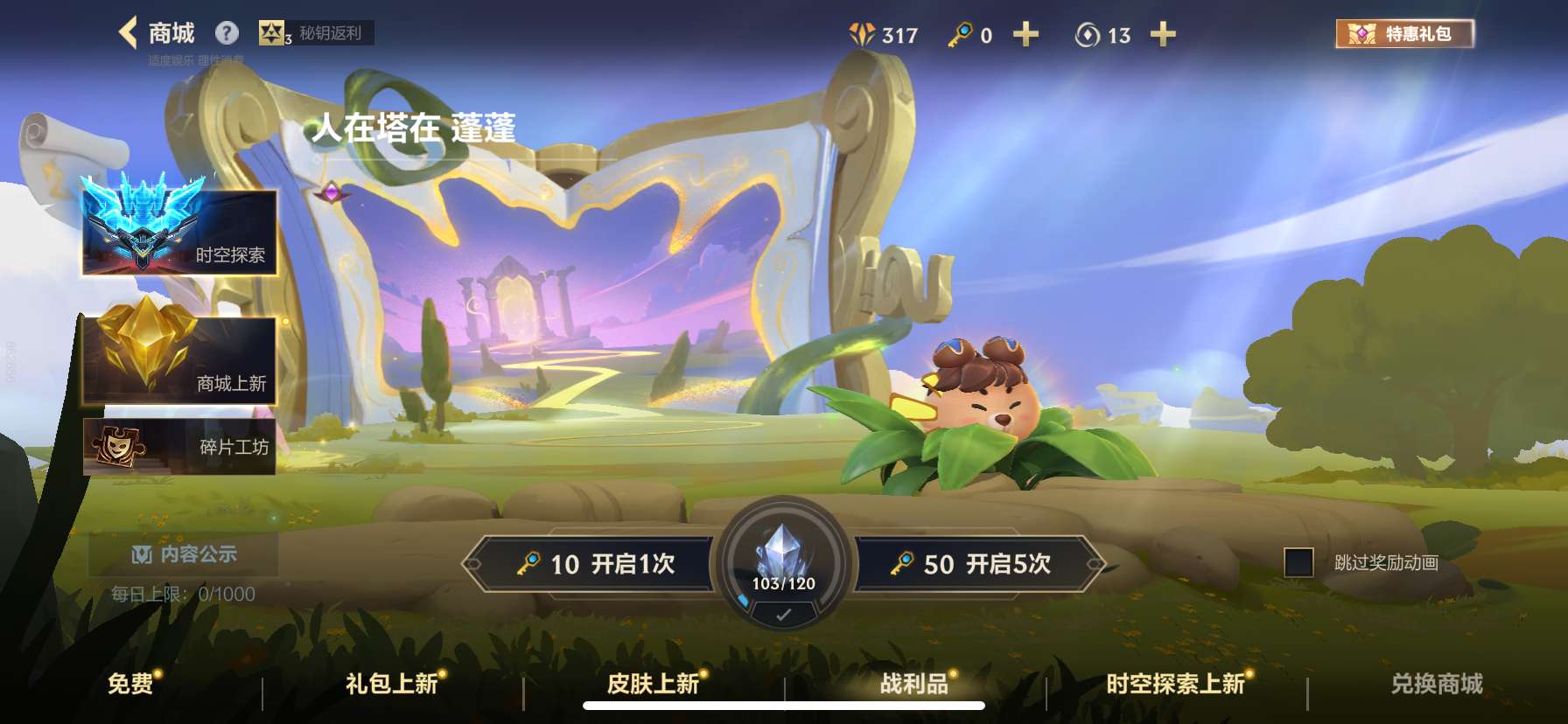Open the 商城上新 golden crystal panel
Viewport: 1568px width, 724px height.
pyautogui.click(x=178, y=360)
